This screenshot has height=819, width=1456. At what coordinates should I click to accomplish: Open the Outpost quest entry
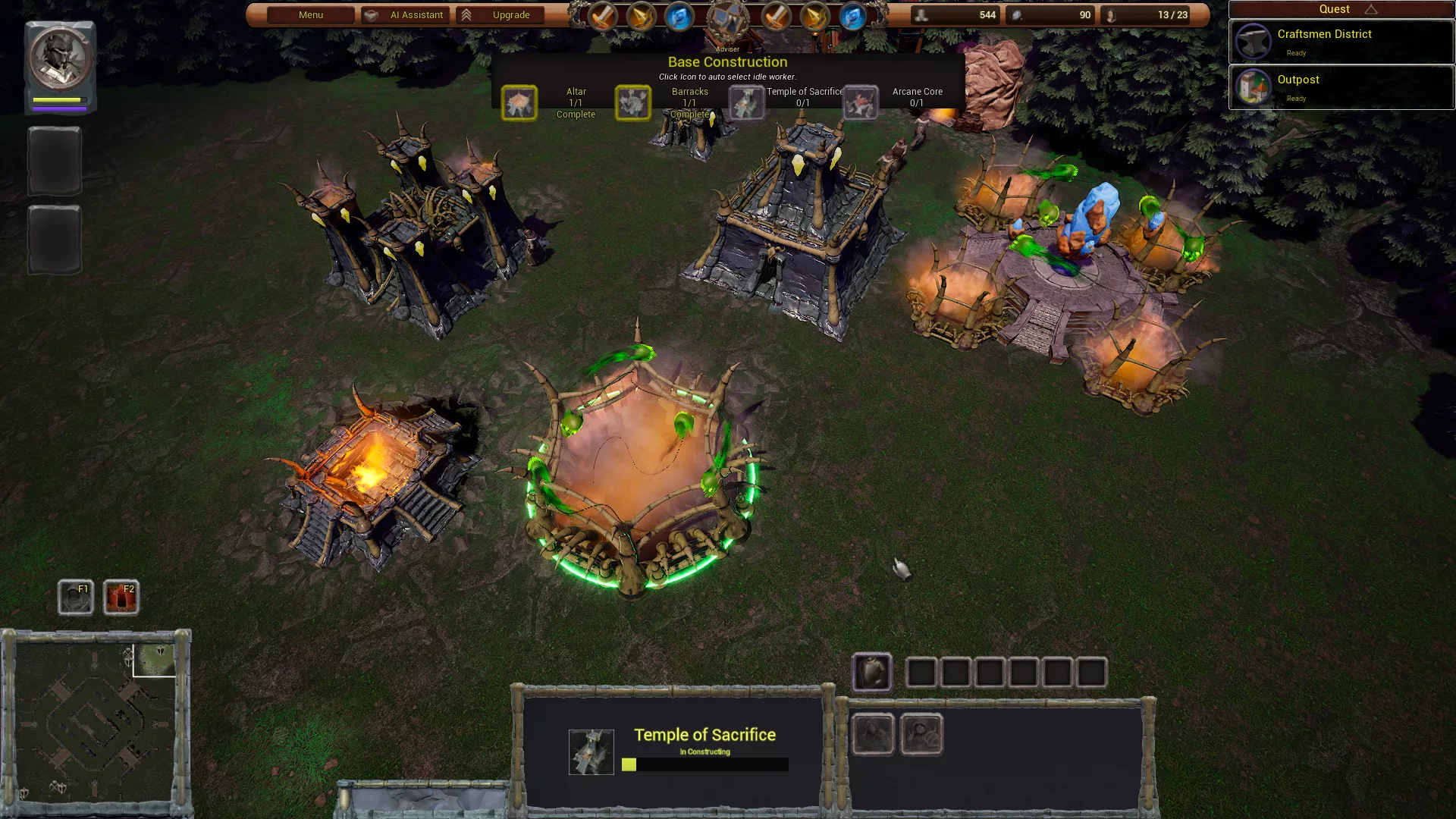[x=1341, y=87]
